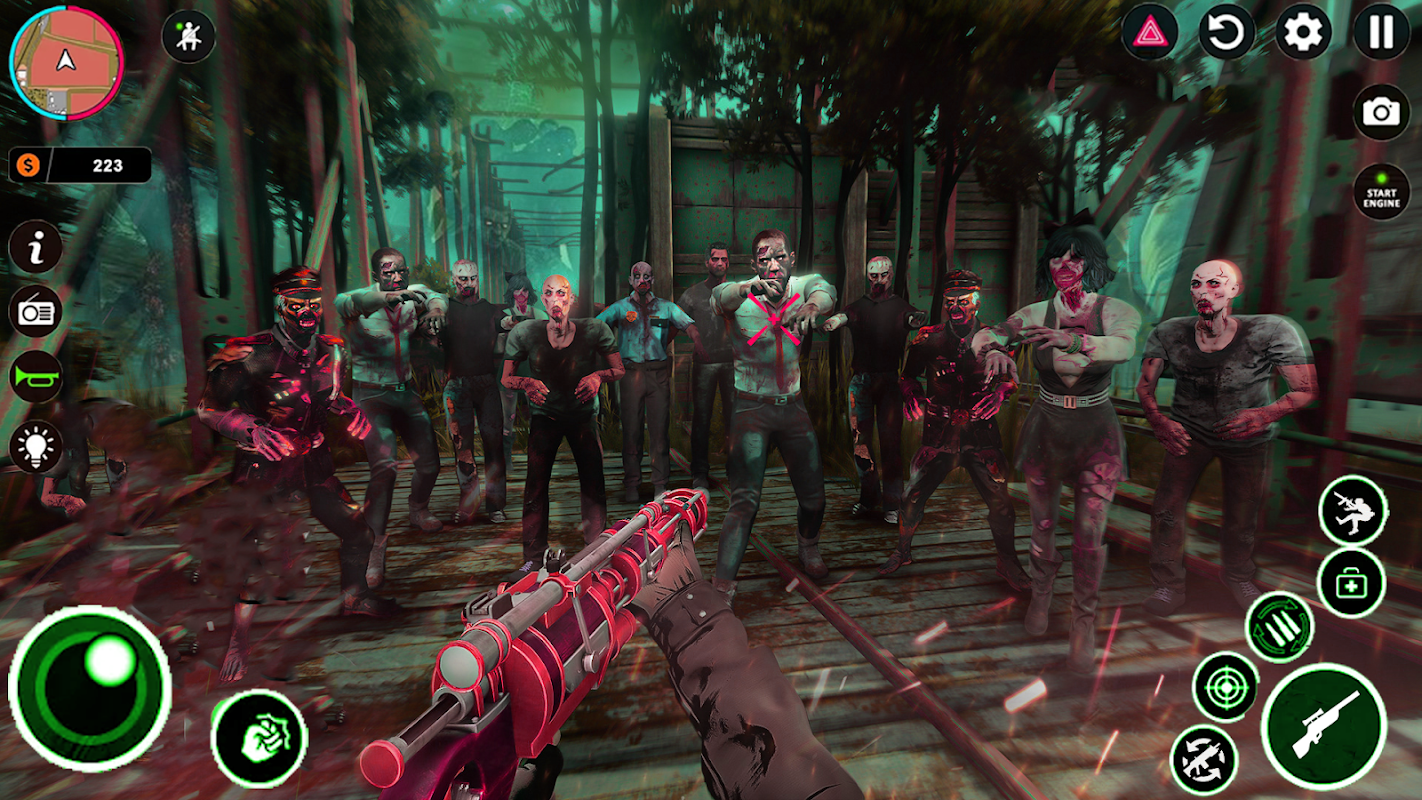Open the info button

36,249
